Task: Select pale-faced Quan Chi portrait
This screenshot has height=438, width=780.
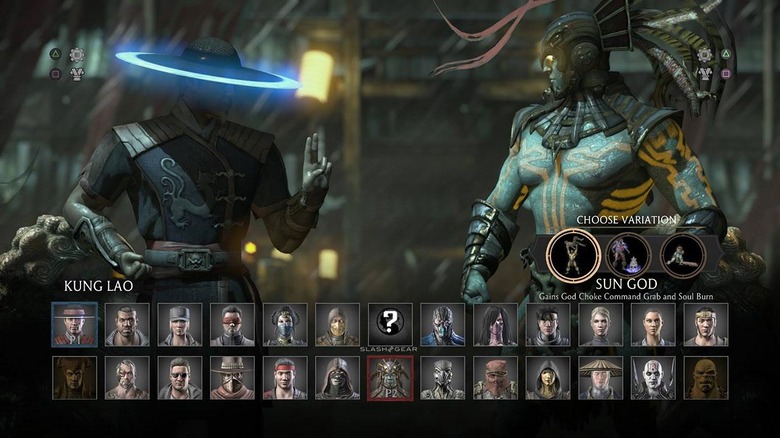Action: [x=653, y=378]
